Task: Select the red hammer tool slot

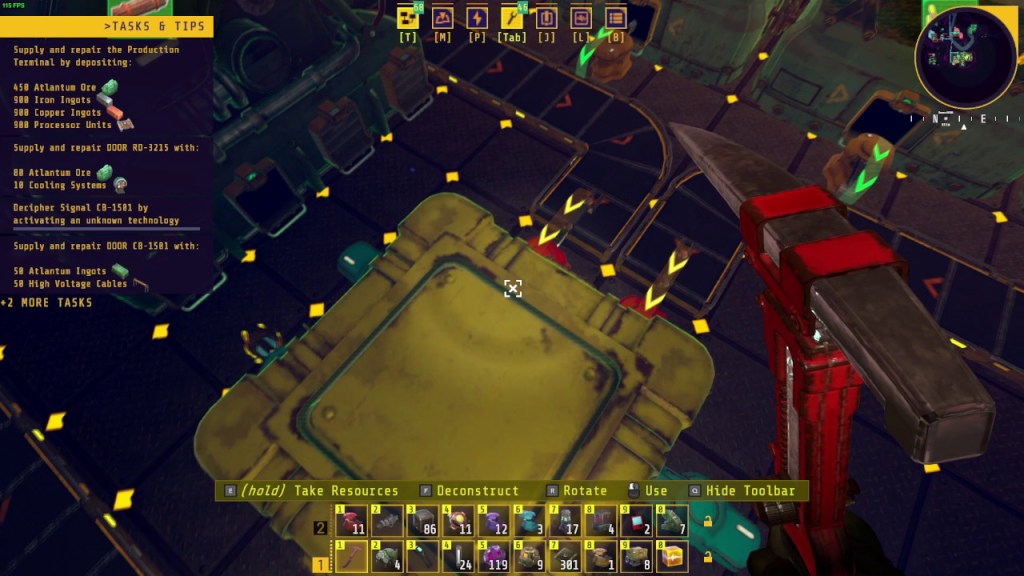Action: coord(351,557)
